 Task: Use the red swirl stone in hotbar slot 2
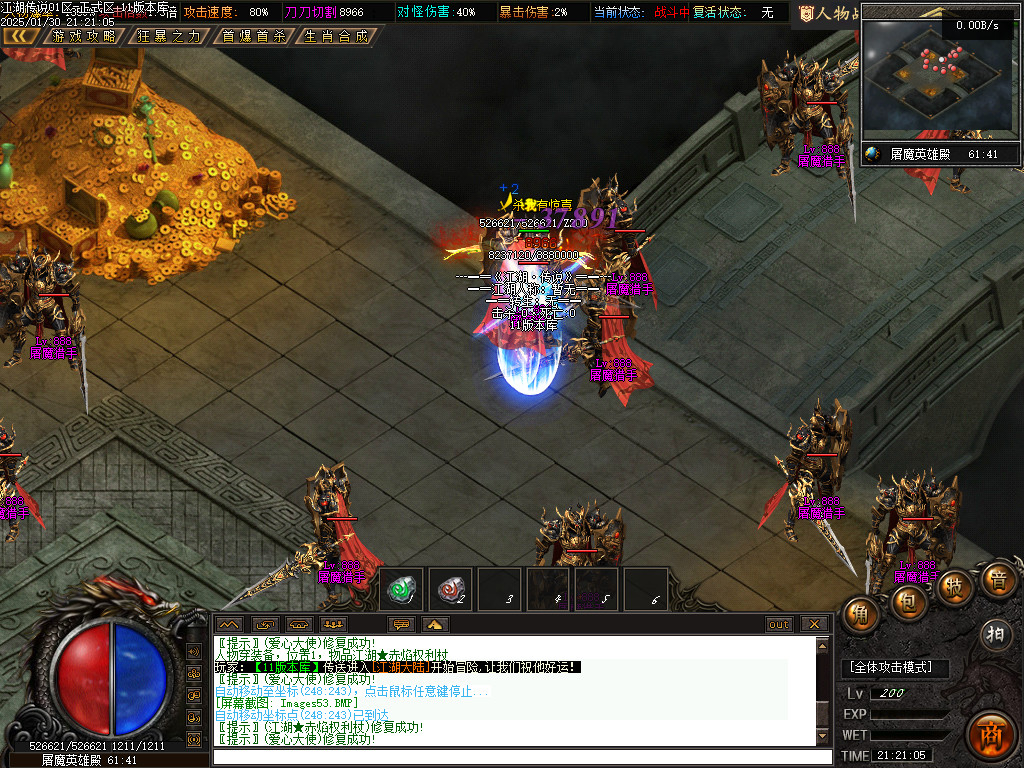click(450, 589)
